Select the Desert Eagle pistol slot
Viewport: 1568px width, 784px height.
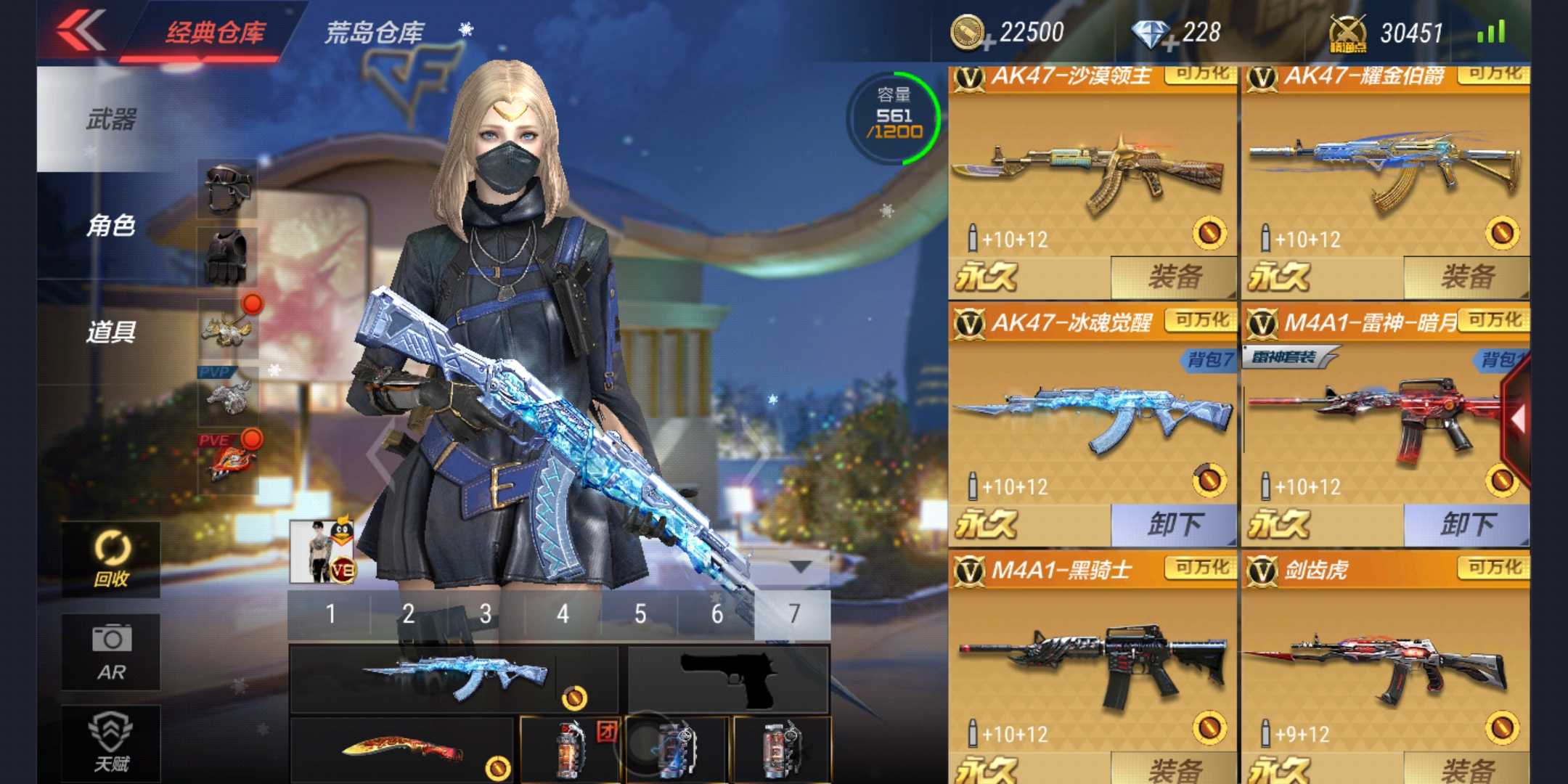(728, 679)
